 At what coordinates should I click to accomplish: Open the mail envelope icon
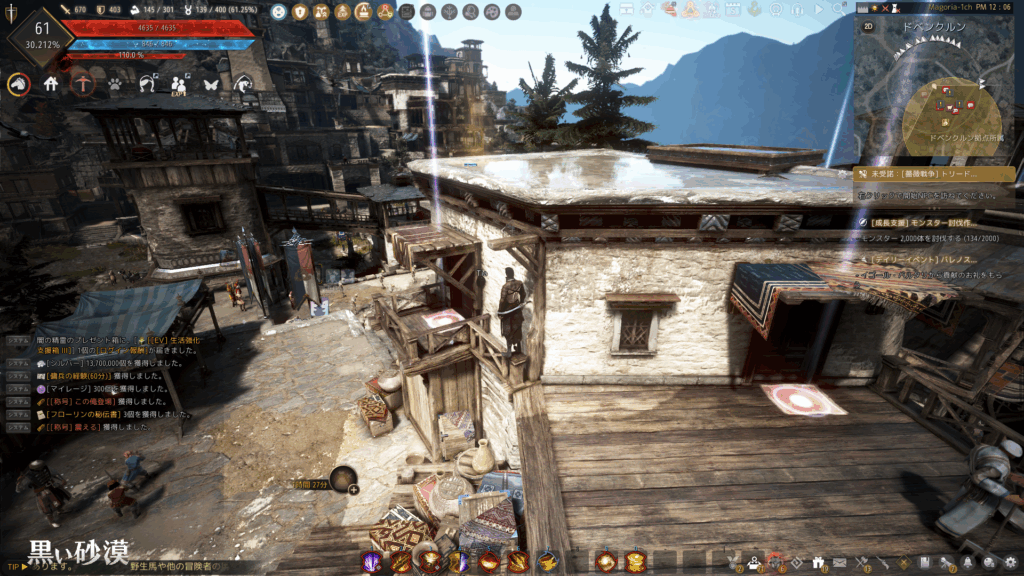841,563
